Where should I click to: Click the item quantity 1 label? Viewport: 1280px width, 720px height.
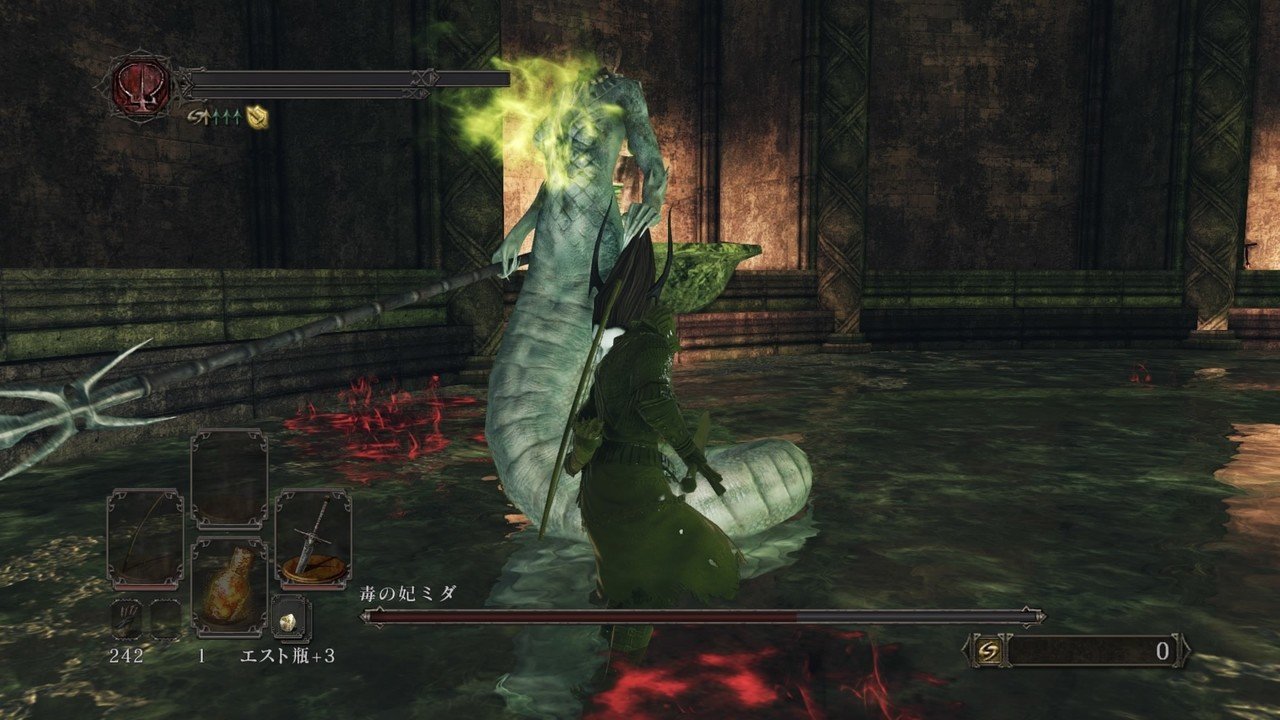pyautogui.click(x=201, y=656)
